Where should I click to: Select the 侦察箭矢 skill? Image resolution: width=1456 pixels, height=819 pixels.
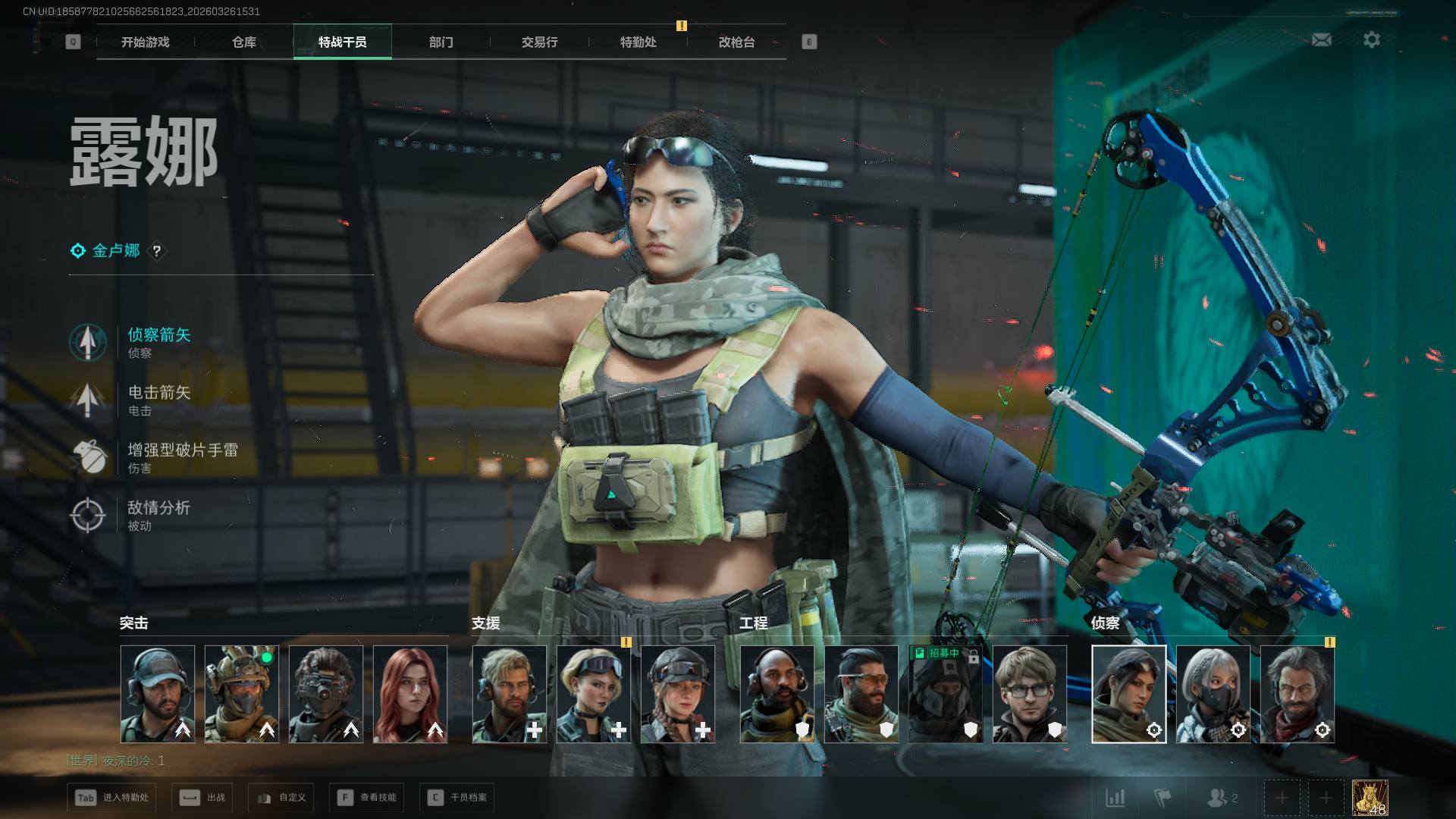click(x=158, y=341)
